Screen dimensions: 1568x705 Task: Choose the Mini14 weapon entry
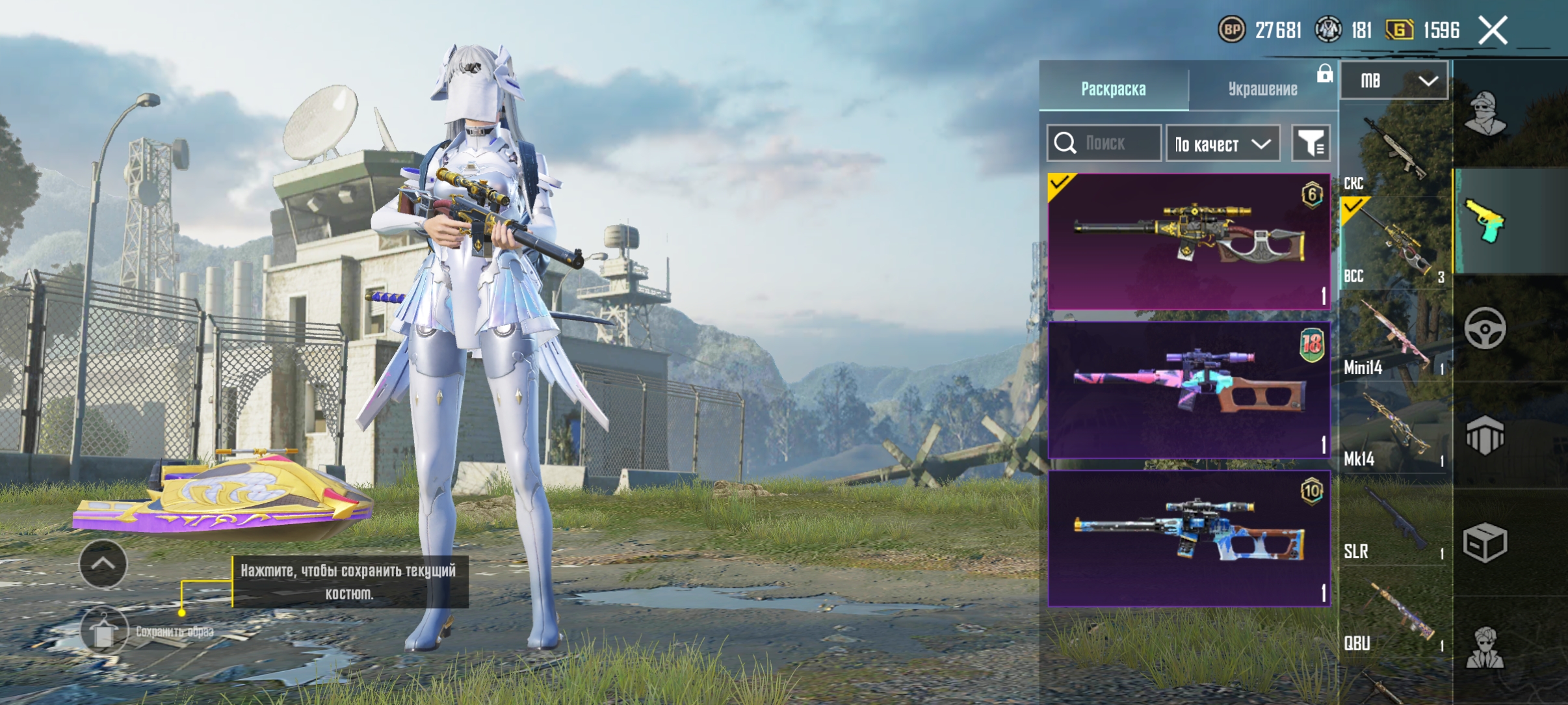pyautogui.click(x=1394, y=336)
